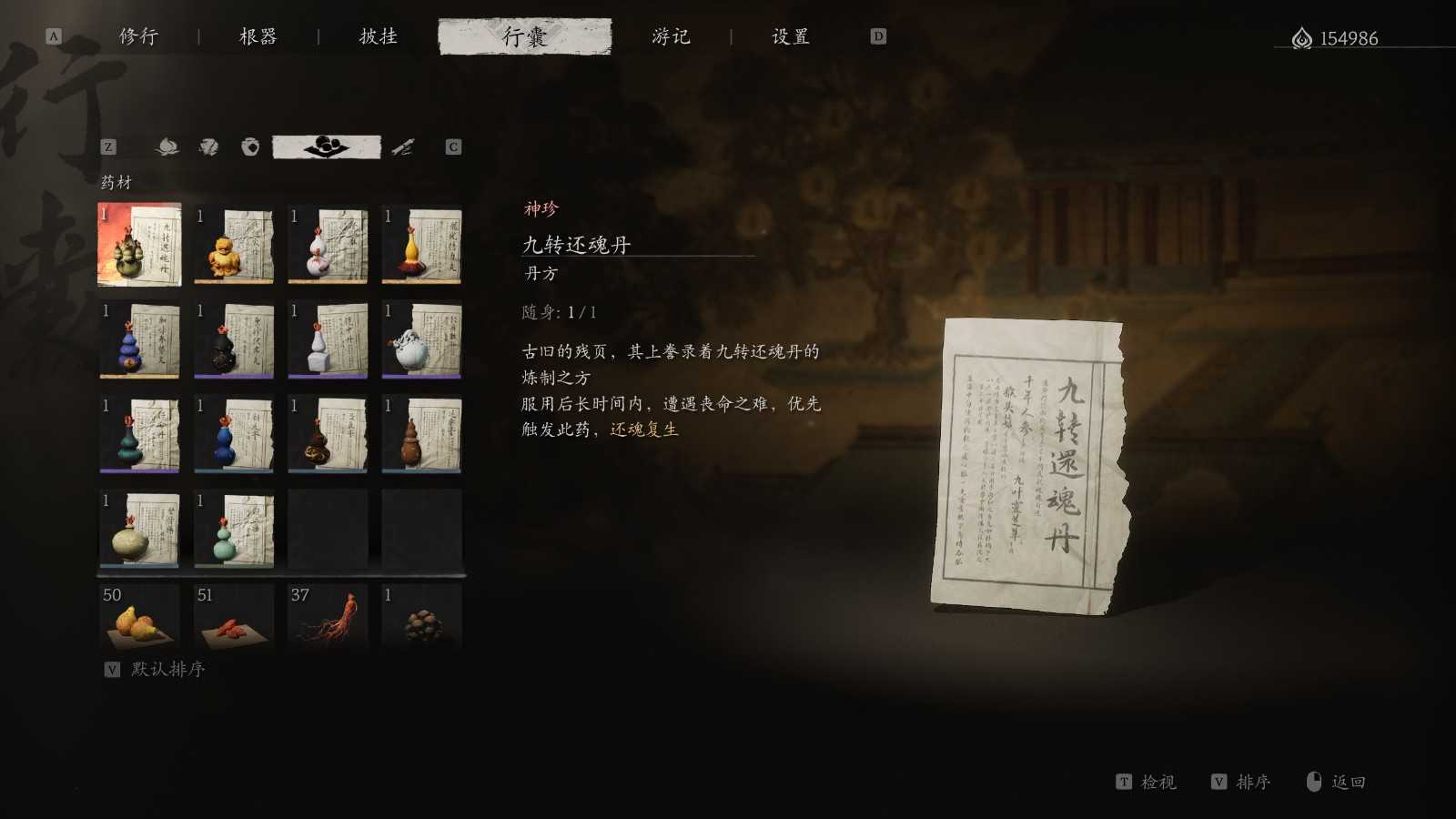This screenshot has height=819, width=1456.
Task: Open the 根器 tab
Action: pos(258,36)
